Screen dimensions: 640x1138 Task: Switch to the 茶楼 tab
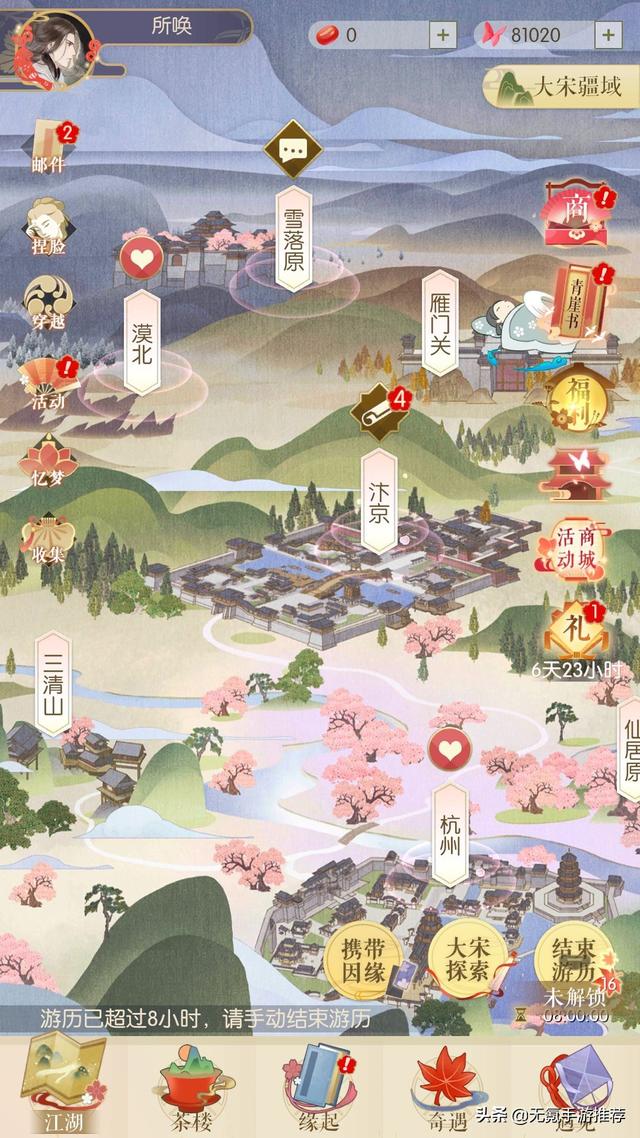[x=190, y=1088]
